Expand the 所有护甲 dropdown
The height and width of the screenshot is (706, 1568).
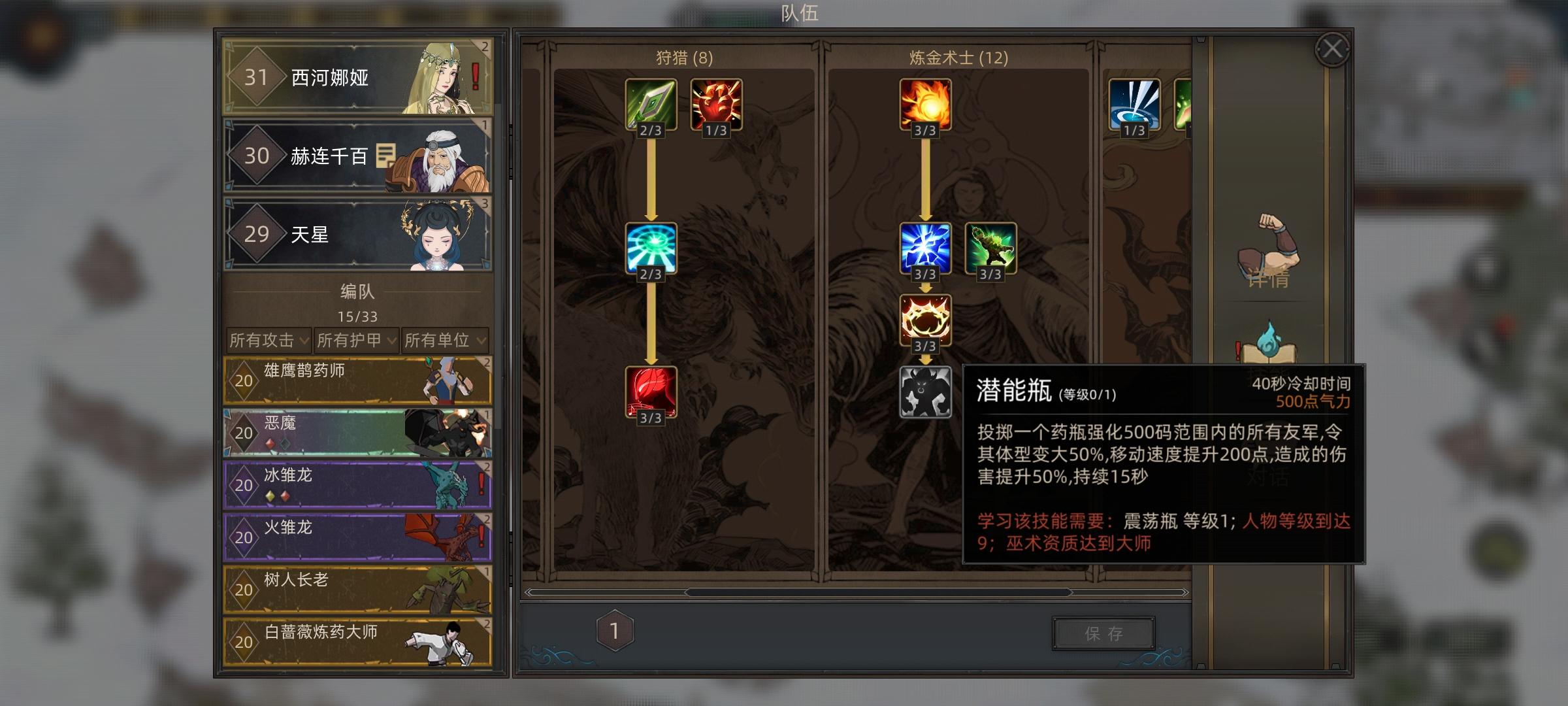(x=355, y=341)
